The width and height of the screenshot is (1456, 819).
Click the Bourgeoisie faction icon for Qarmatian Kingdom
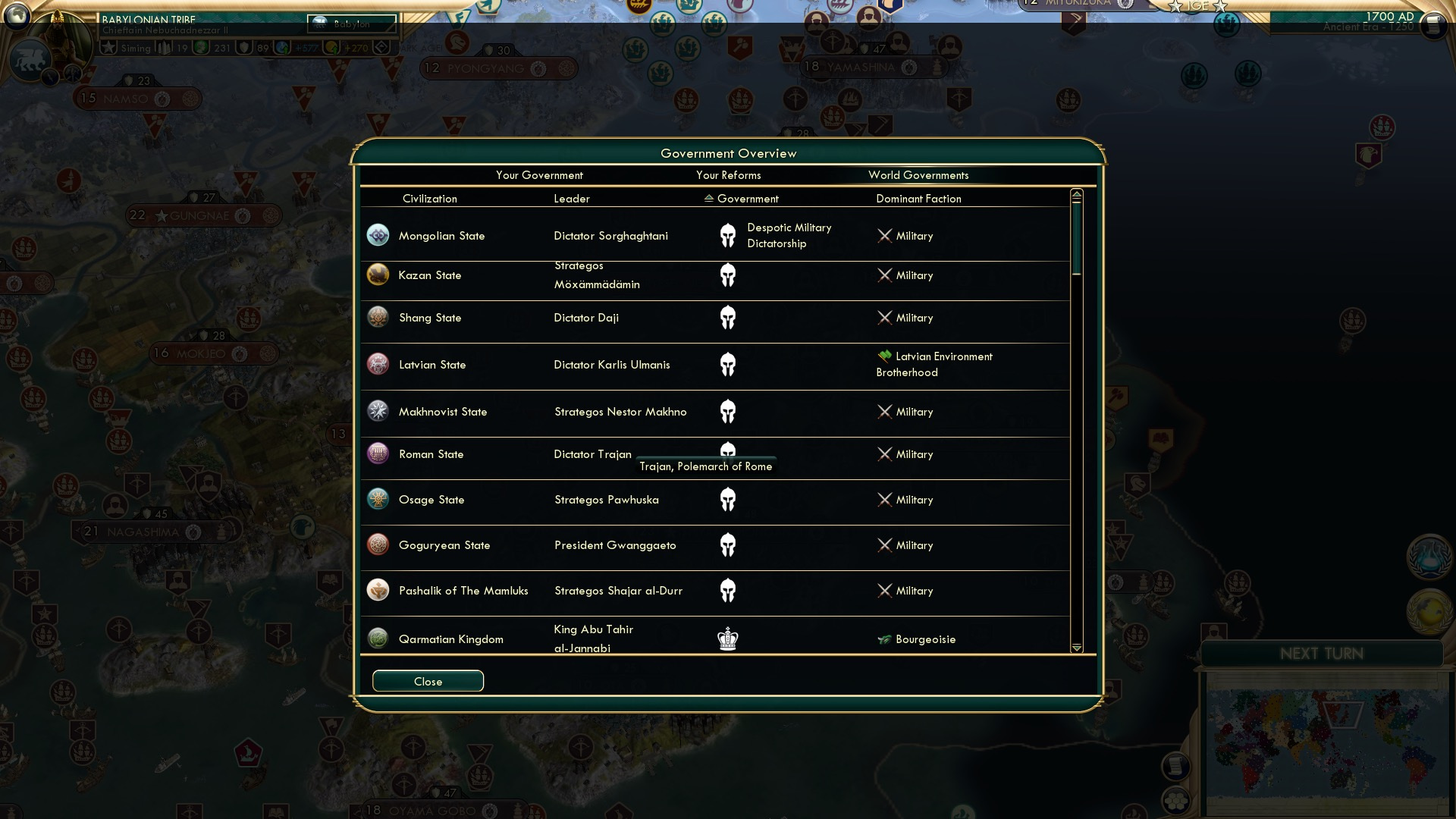(x=884, y=639)
